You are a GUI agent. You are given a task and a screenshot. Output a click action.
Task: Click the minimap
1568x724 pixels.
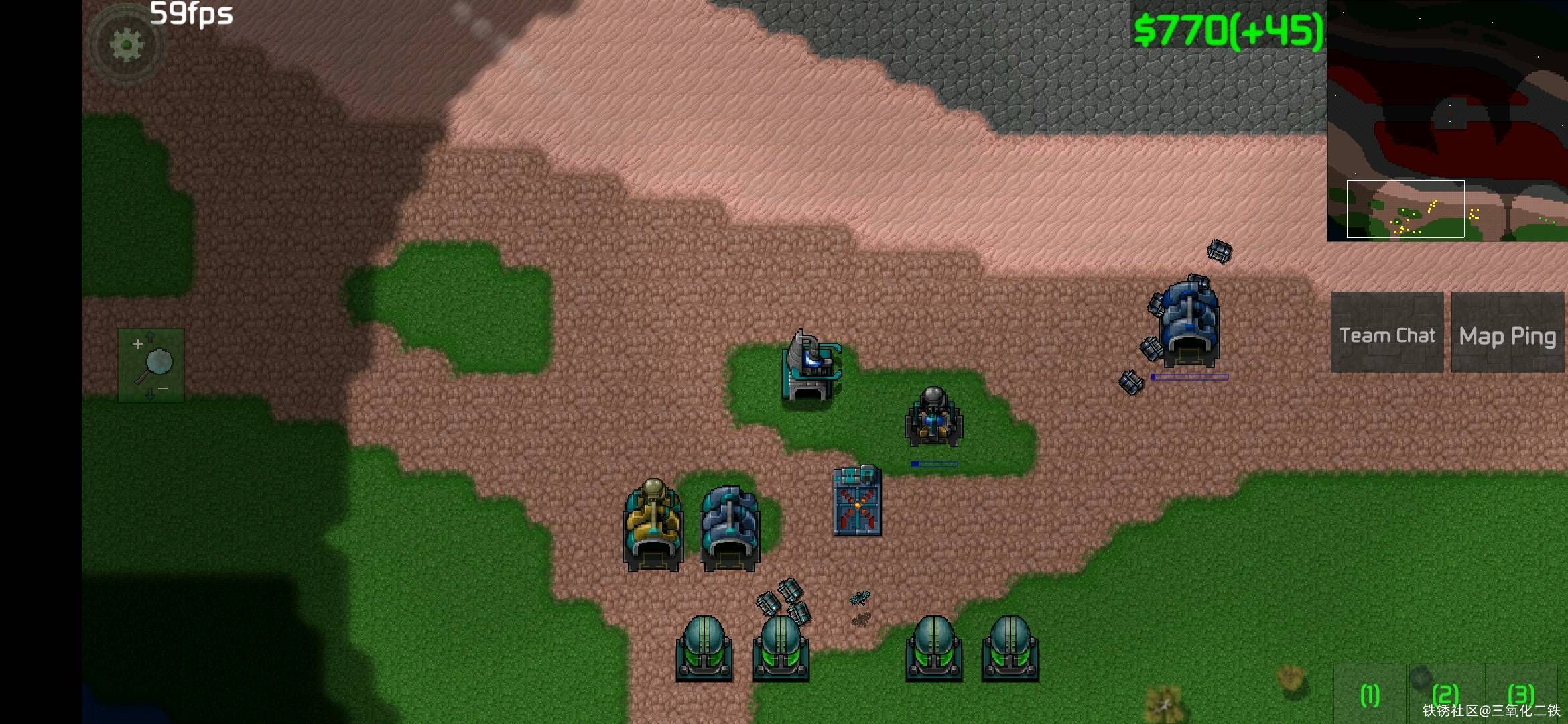1447,121
